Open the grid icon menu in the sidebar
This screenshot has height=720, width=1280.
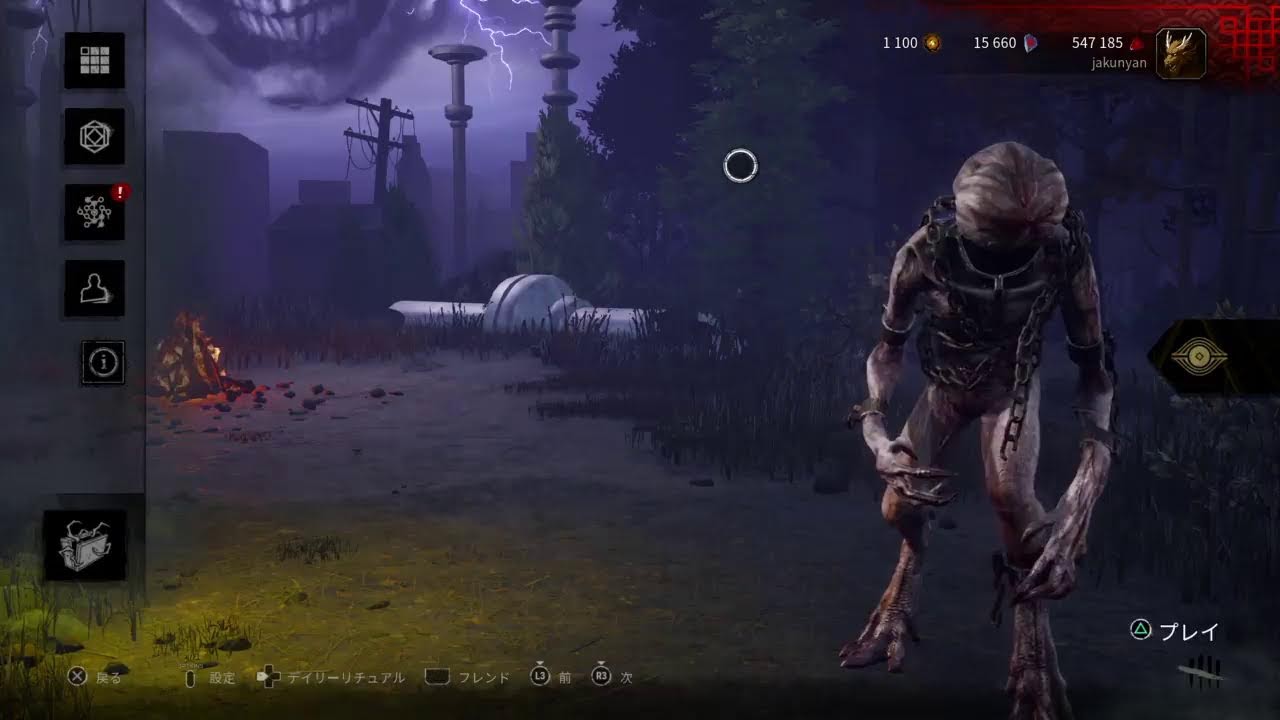pos(95,60)
